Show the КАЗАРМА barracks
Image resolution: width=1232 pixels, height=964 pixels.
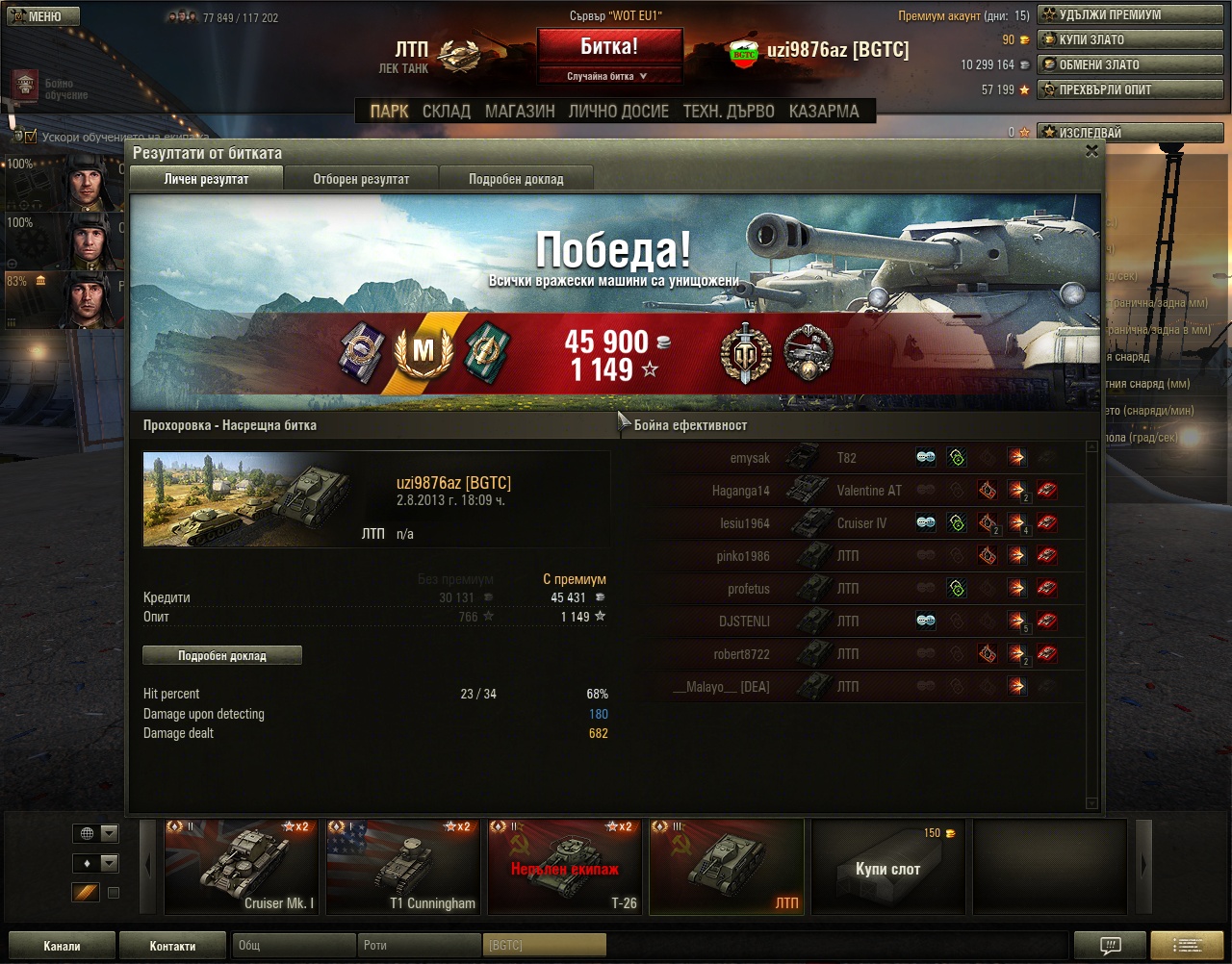coord(824,112)
